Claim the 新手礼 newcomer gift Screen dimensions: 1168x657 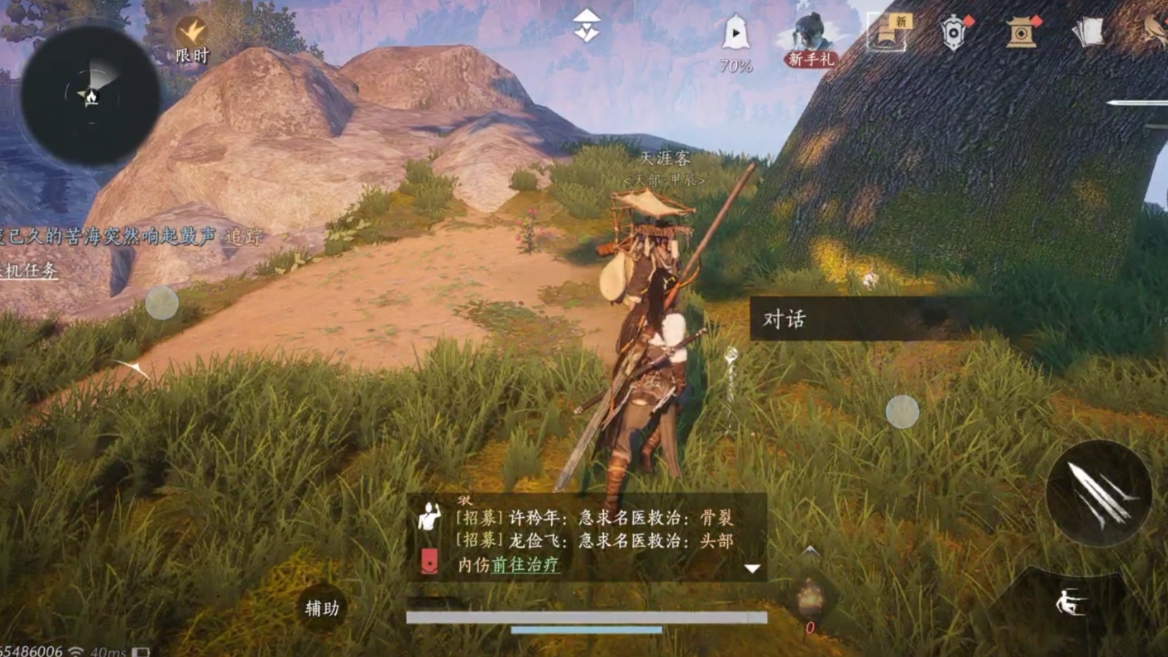[x=810, y=42]
